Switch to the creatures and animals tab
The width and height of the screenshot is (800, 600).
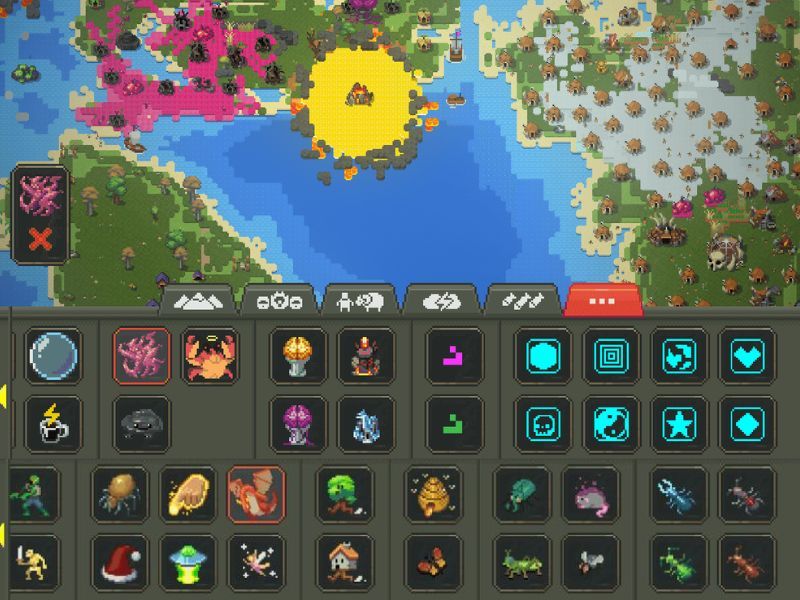pos(361,300)
